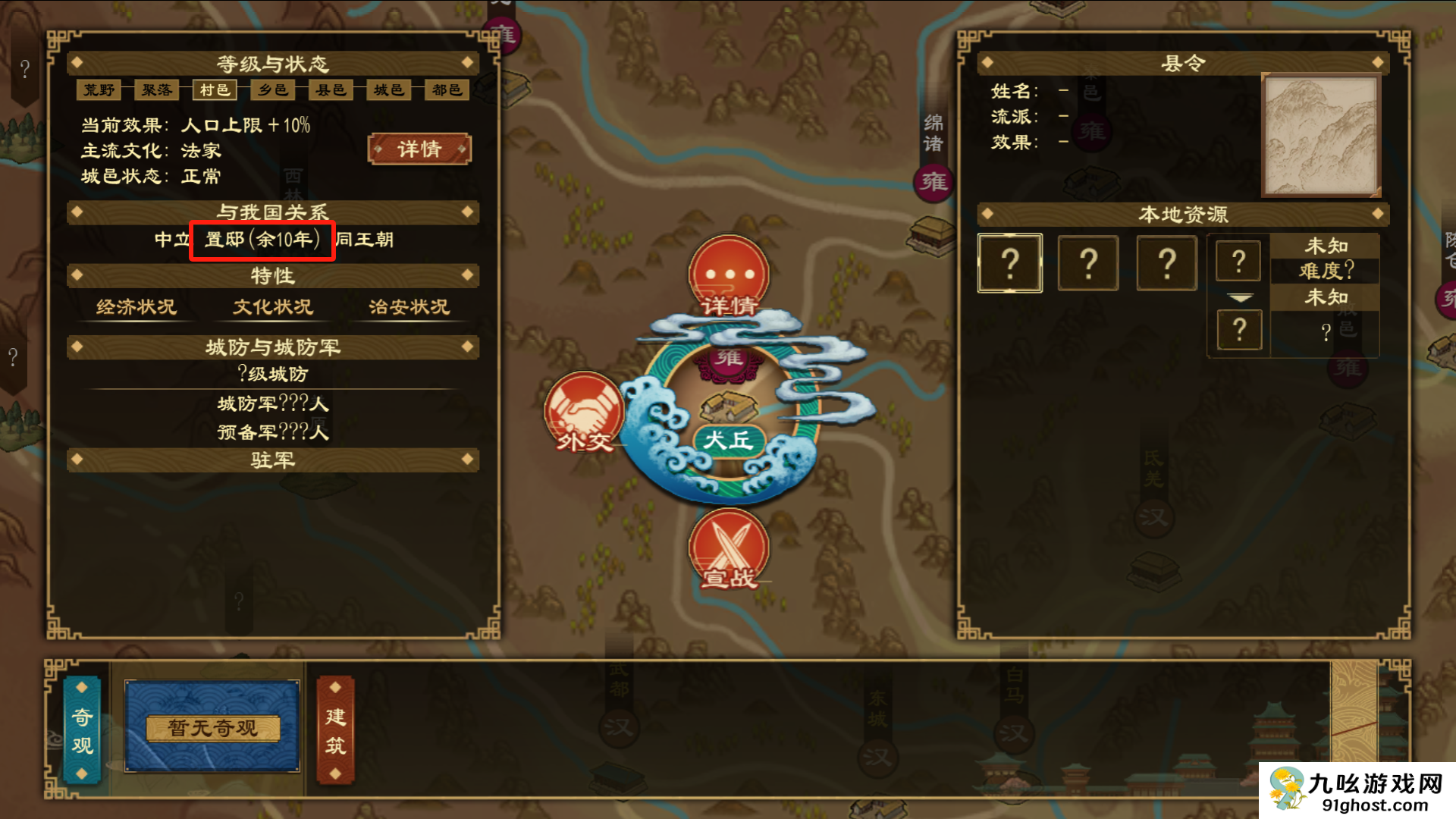
Task: Select the 大丘 city name label
Action: click(x=728, y=440)
